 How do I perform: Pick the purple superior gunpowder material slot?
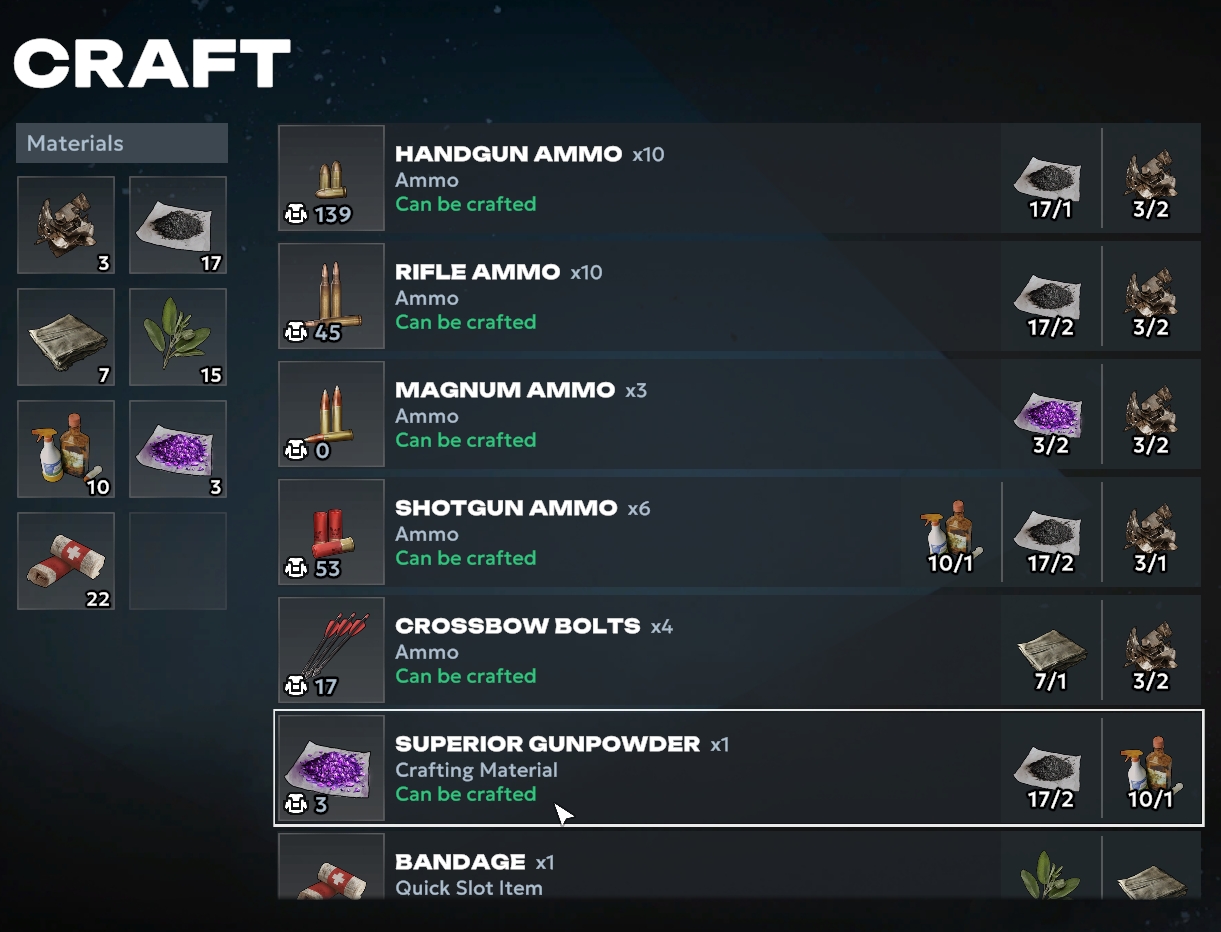coord(178,449)
